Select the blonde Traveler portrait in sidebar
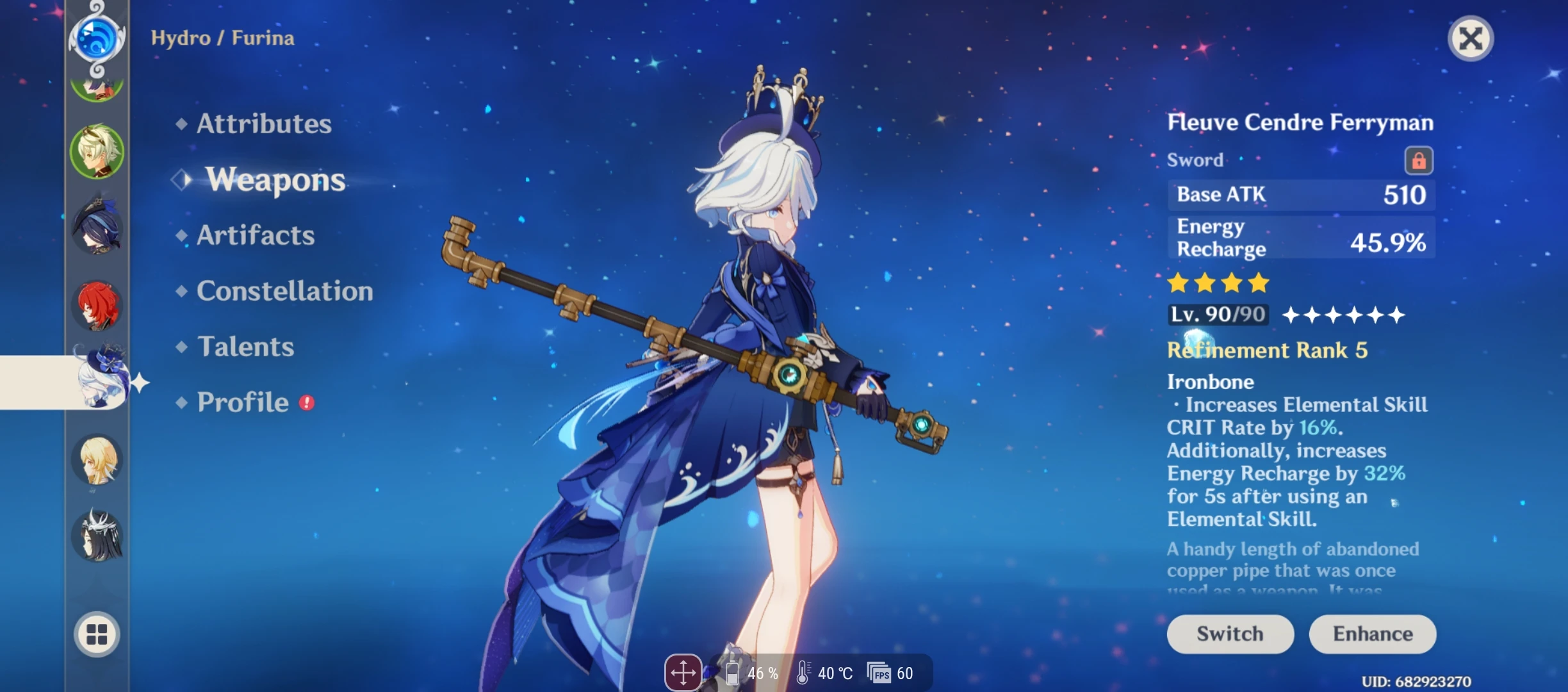This screenshot has height=692, width=1568. point(97,460)
